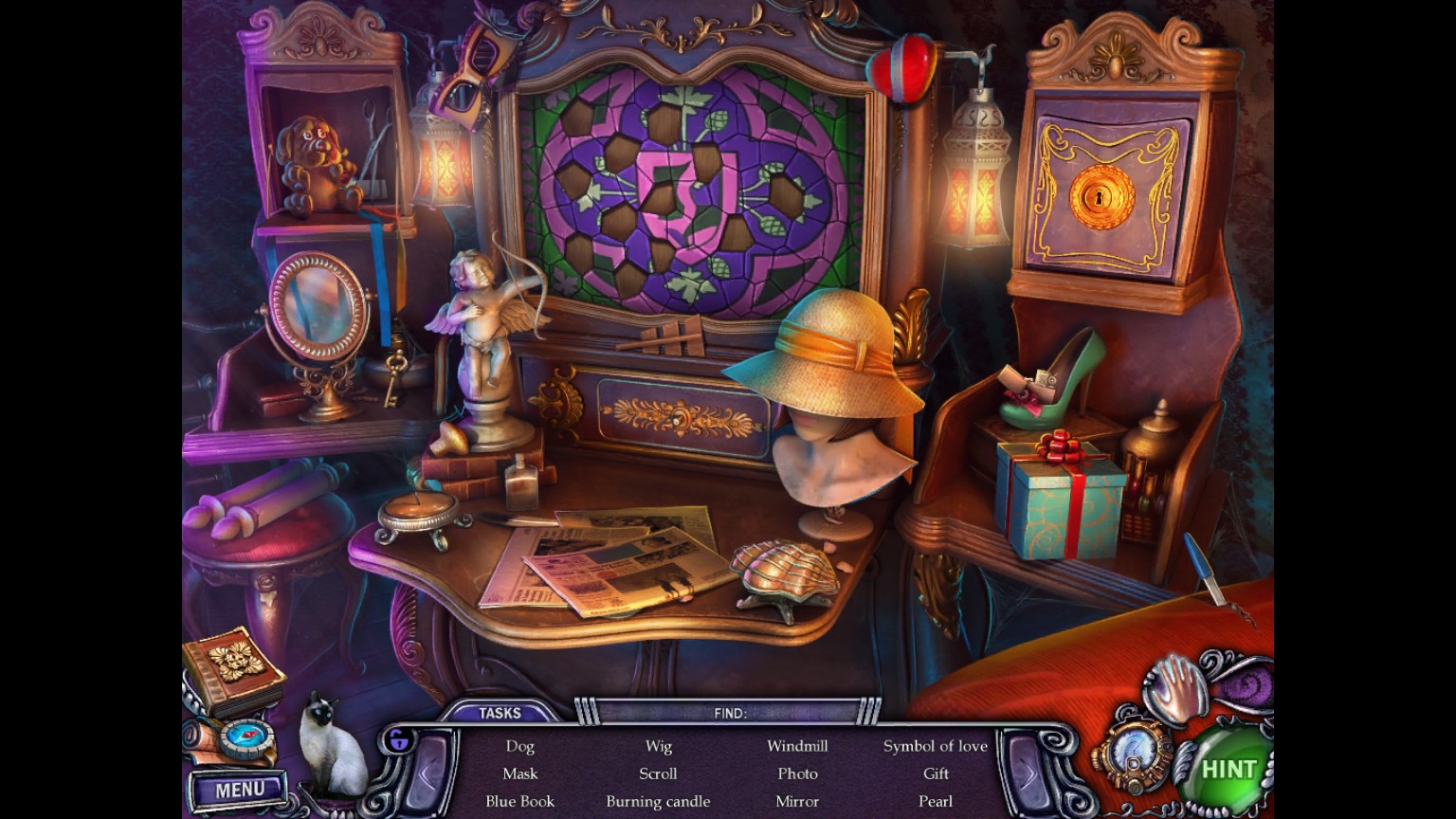
Task: Click the golden keyhole emblem on the cabinet
Action: pos(1100,196)
